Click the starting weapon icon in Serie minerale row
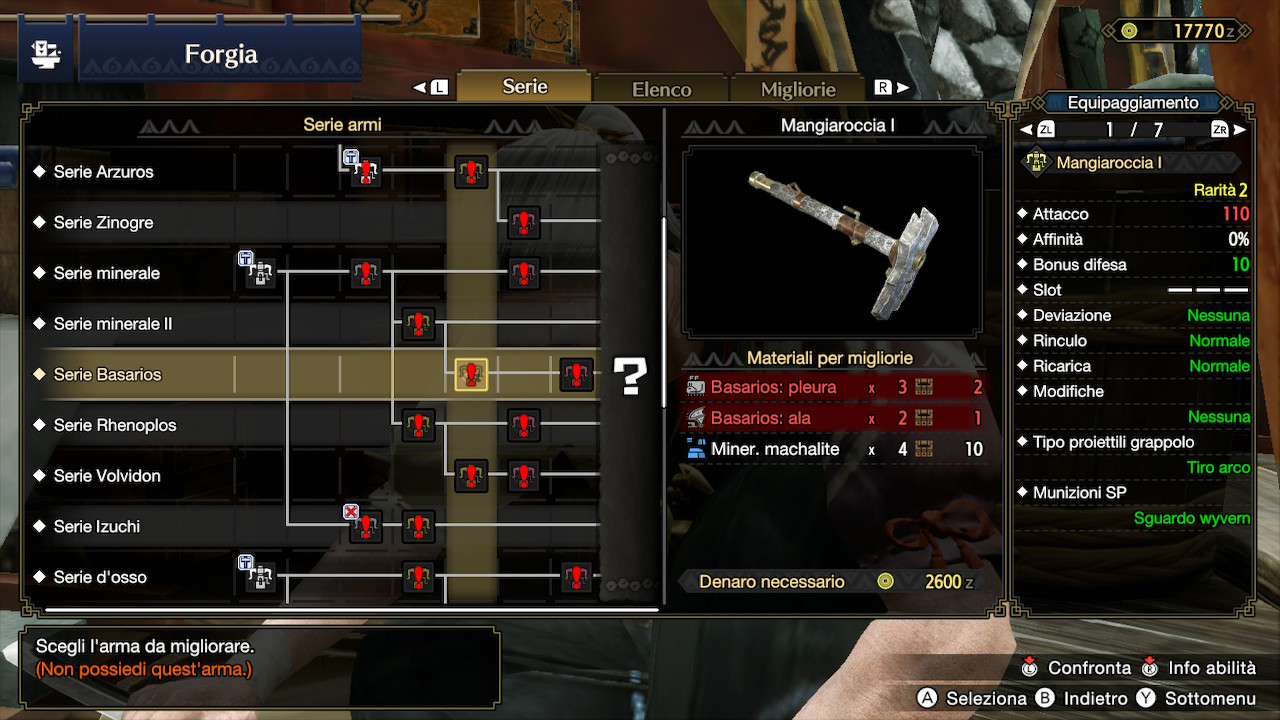This screenshot has height=720, width=1280. click(x=258, y=272)
